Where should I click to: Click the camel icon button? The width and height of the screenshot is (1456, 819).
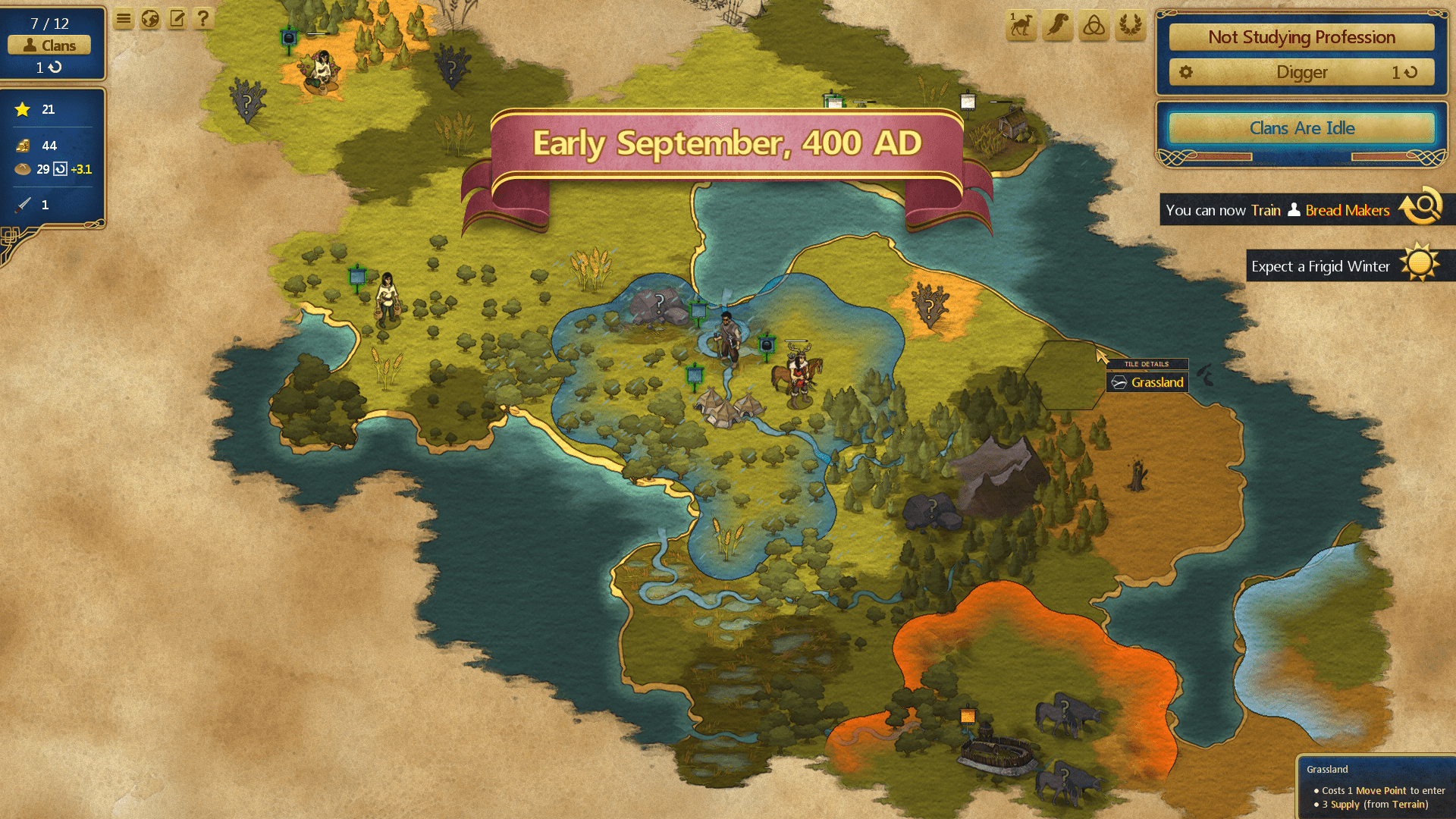click(x=1021, y=26)
